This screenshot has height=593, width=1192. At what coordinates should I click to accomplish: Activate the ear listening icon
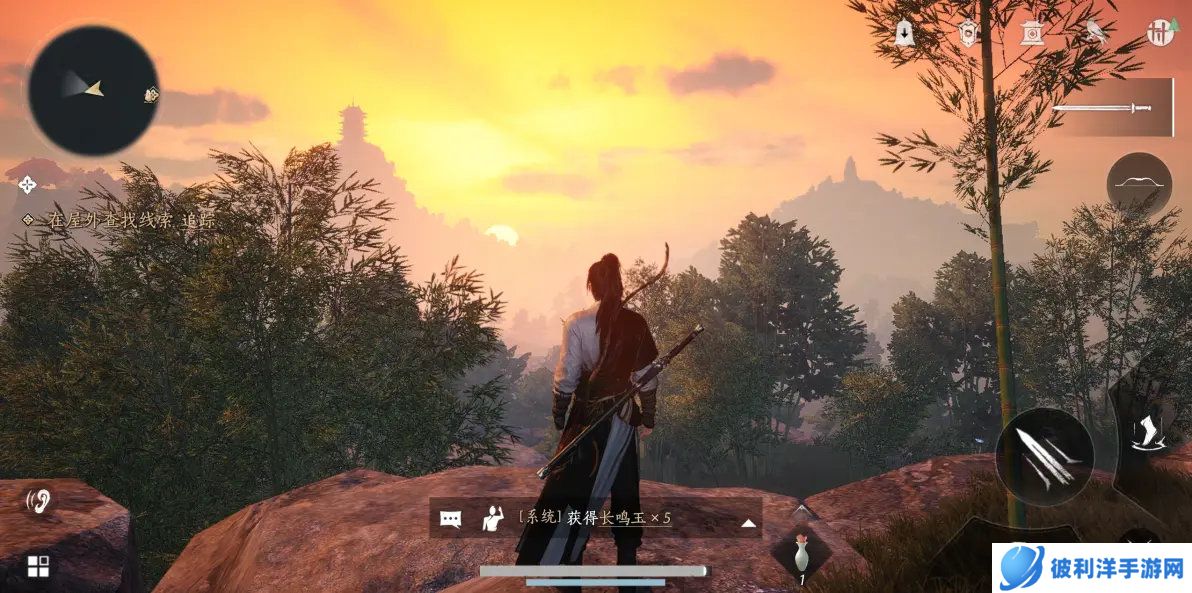tap(39, 500)
